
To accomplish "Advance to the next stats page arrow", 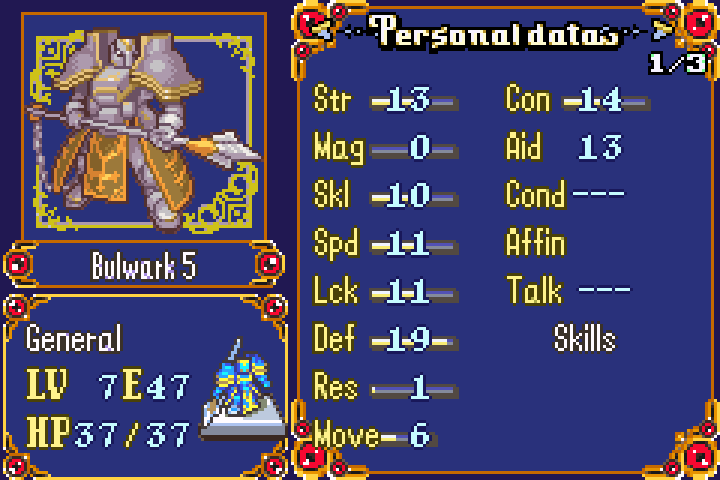I will click(x=661, y=29).
